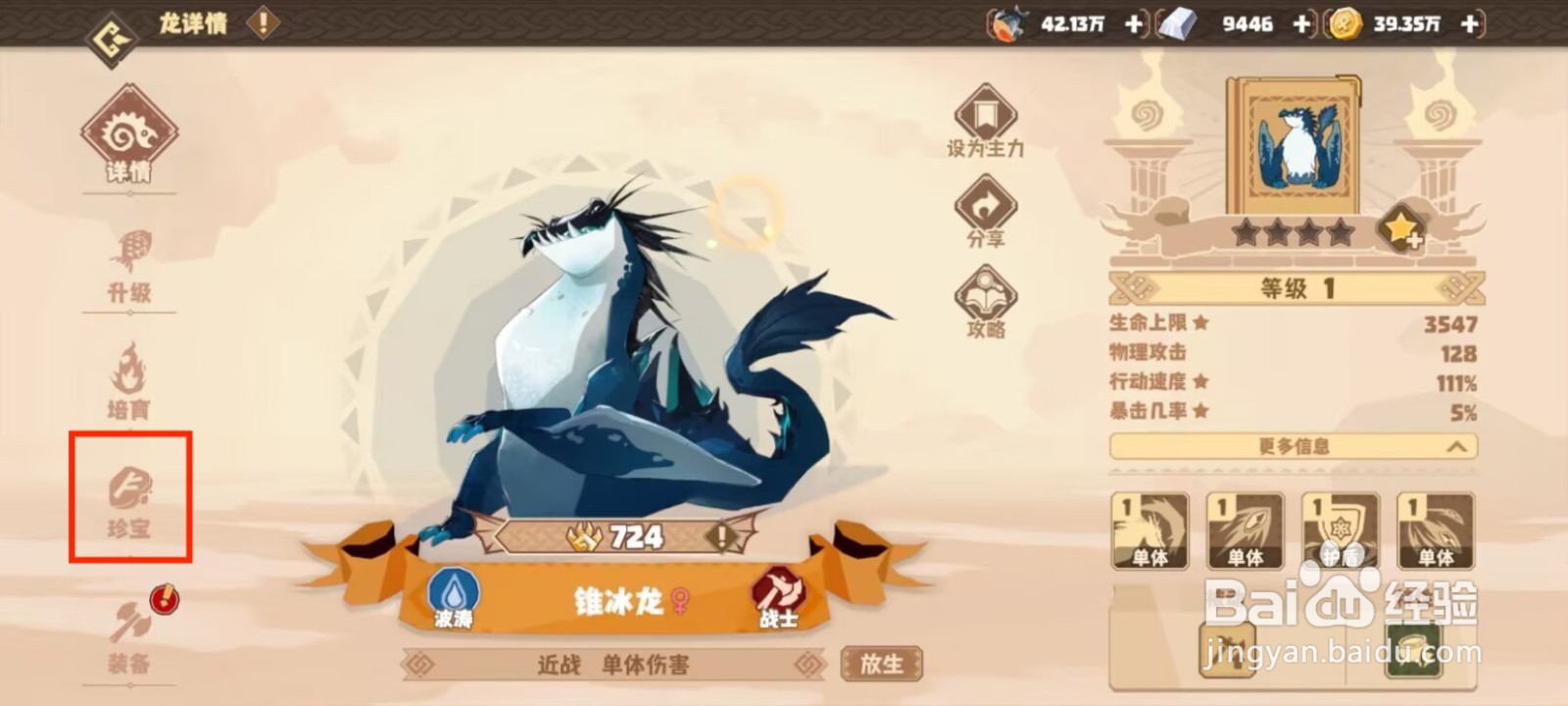Click the four-star rating row
The width and height of the screenshot is (1568, 706).
1293,233
